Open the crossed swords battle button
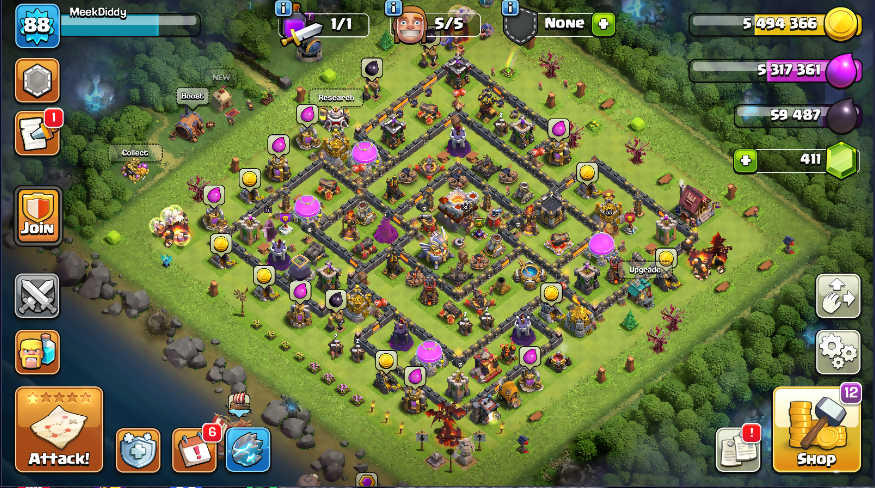Viewport: 875px width, 488px height. [37, 295]
